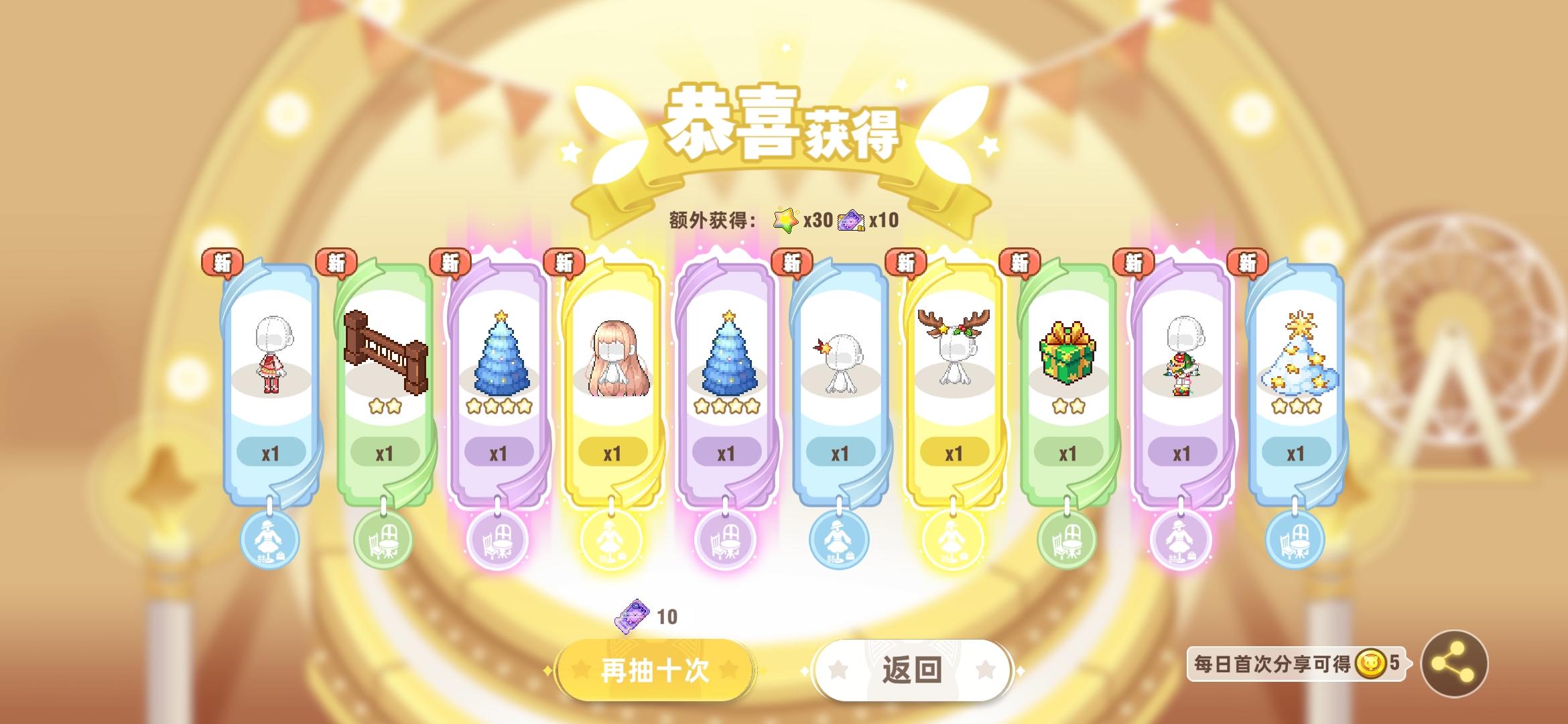Tap the green furniture category icon below the fence card
The height and width of the screenshot is (724, 1568).
click(383, 540)
